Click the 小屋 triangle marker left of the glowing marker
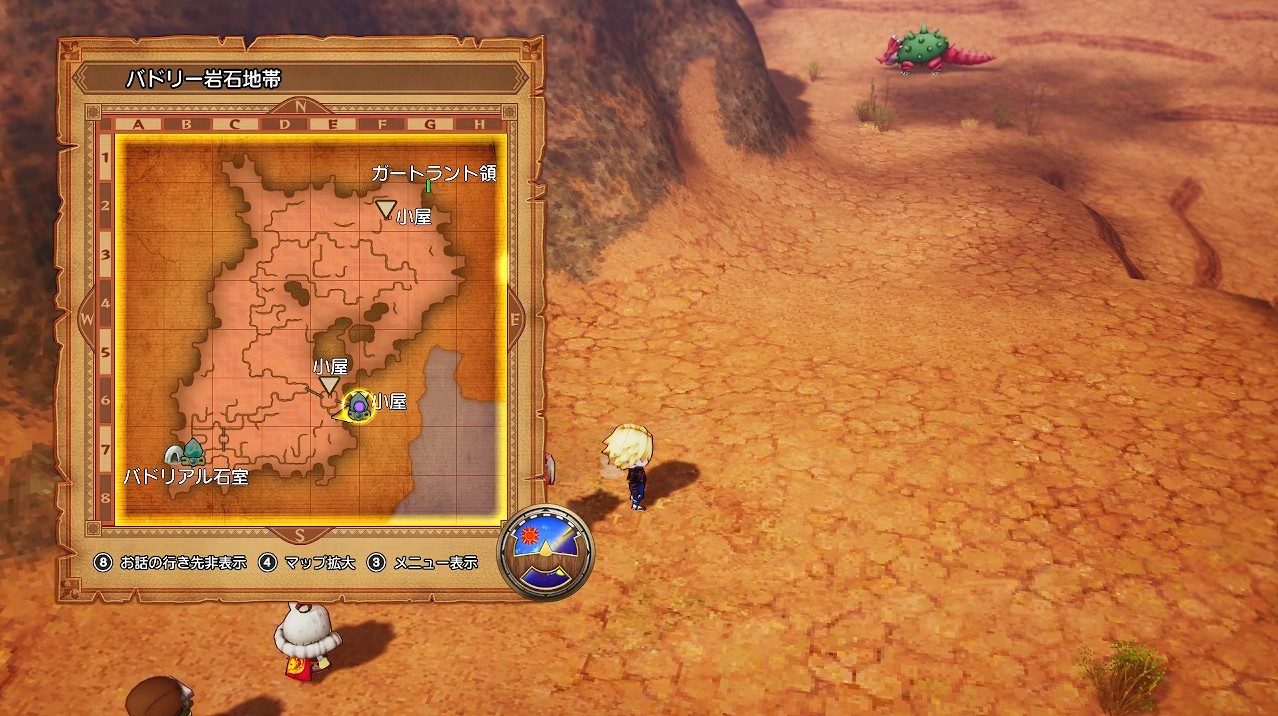 (x=328, y=385)
